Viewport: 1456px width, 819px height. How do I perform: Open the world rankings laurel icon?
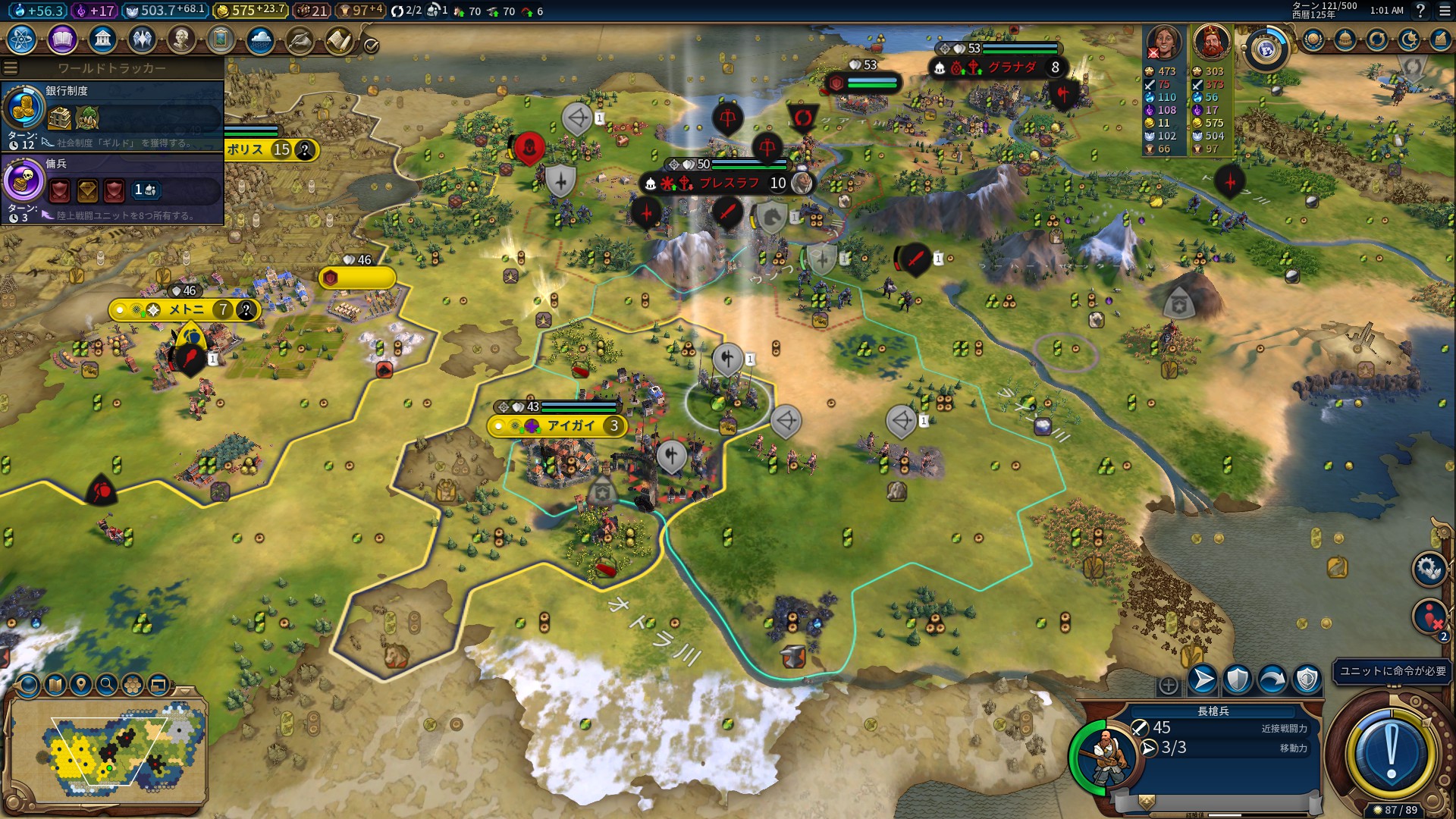pyautogui.click(x=1313, y=39)
